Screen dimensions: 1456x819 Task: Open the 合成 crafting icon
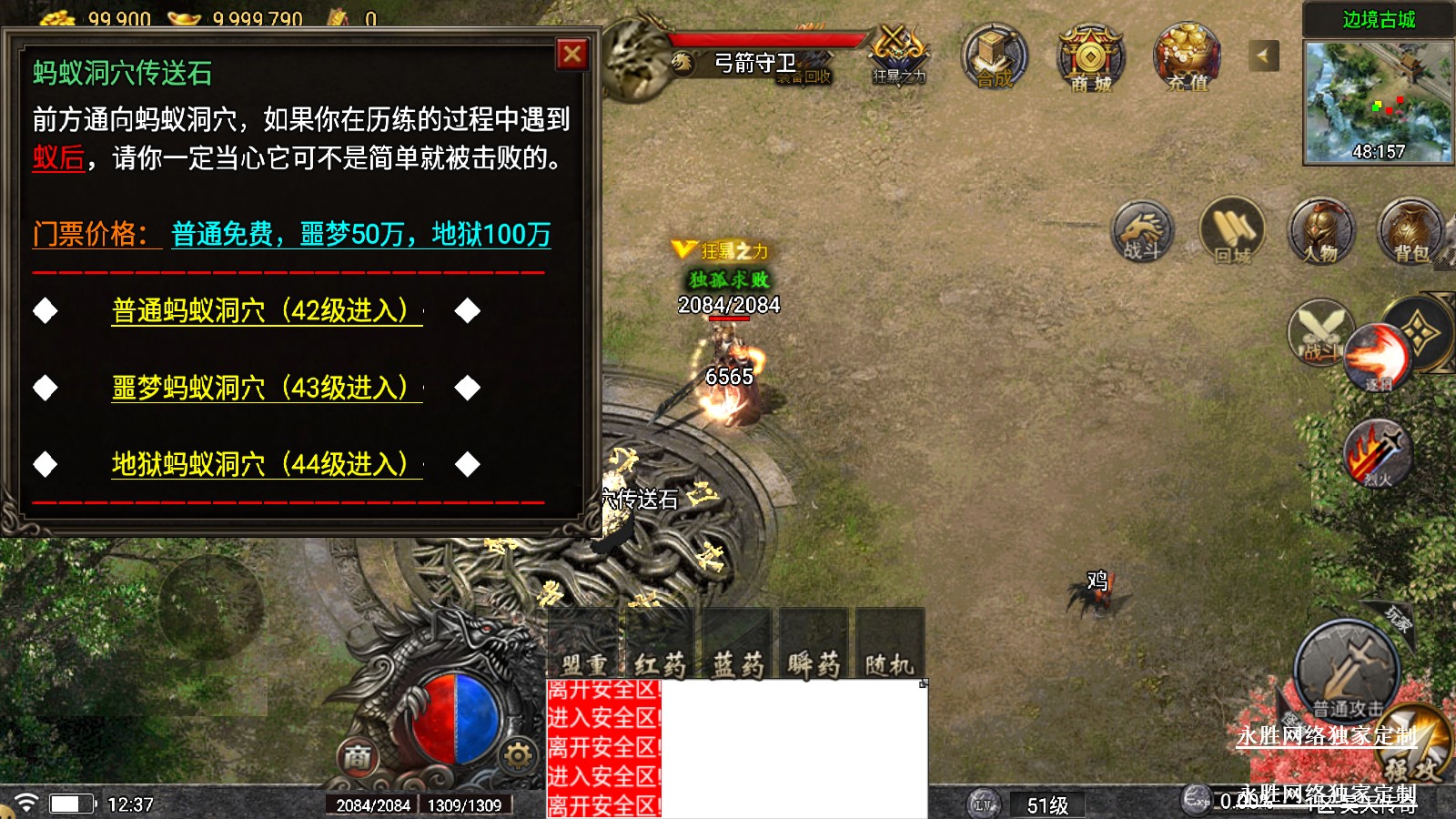995,57
